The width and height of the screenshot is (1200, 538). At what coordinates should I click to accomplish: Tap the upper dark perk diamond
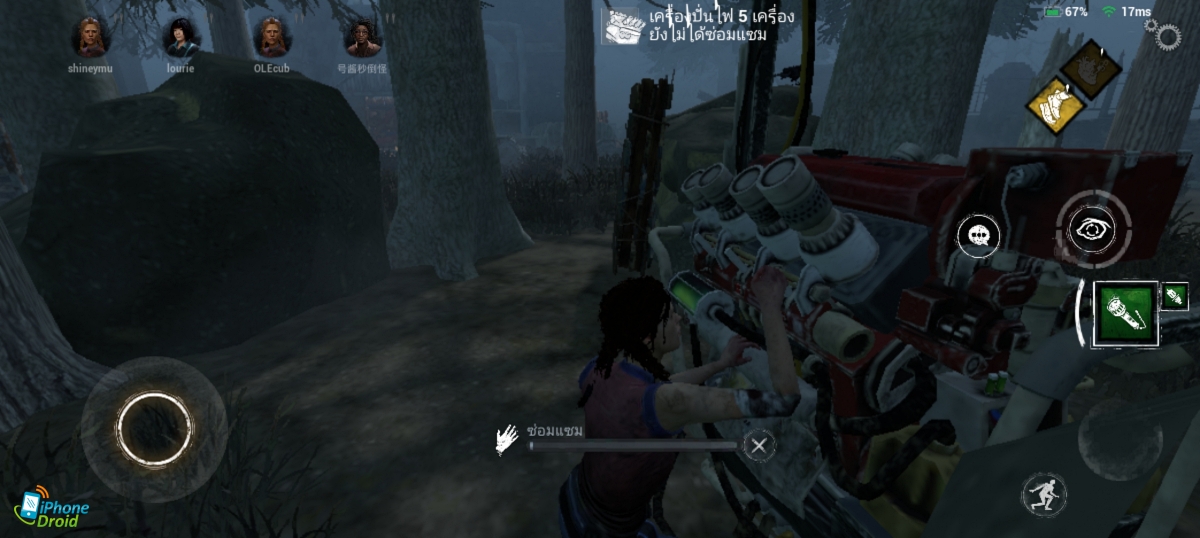tap(1090, 68)
